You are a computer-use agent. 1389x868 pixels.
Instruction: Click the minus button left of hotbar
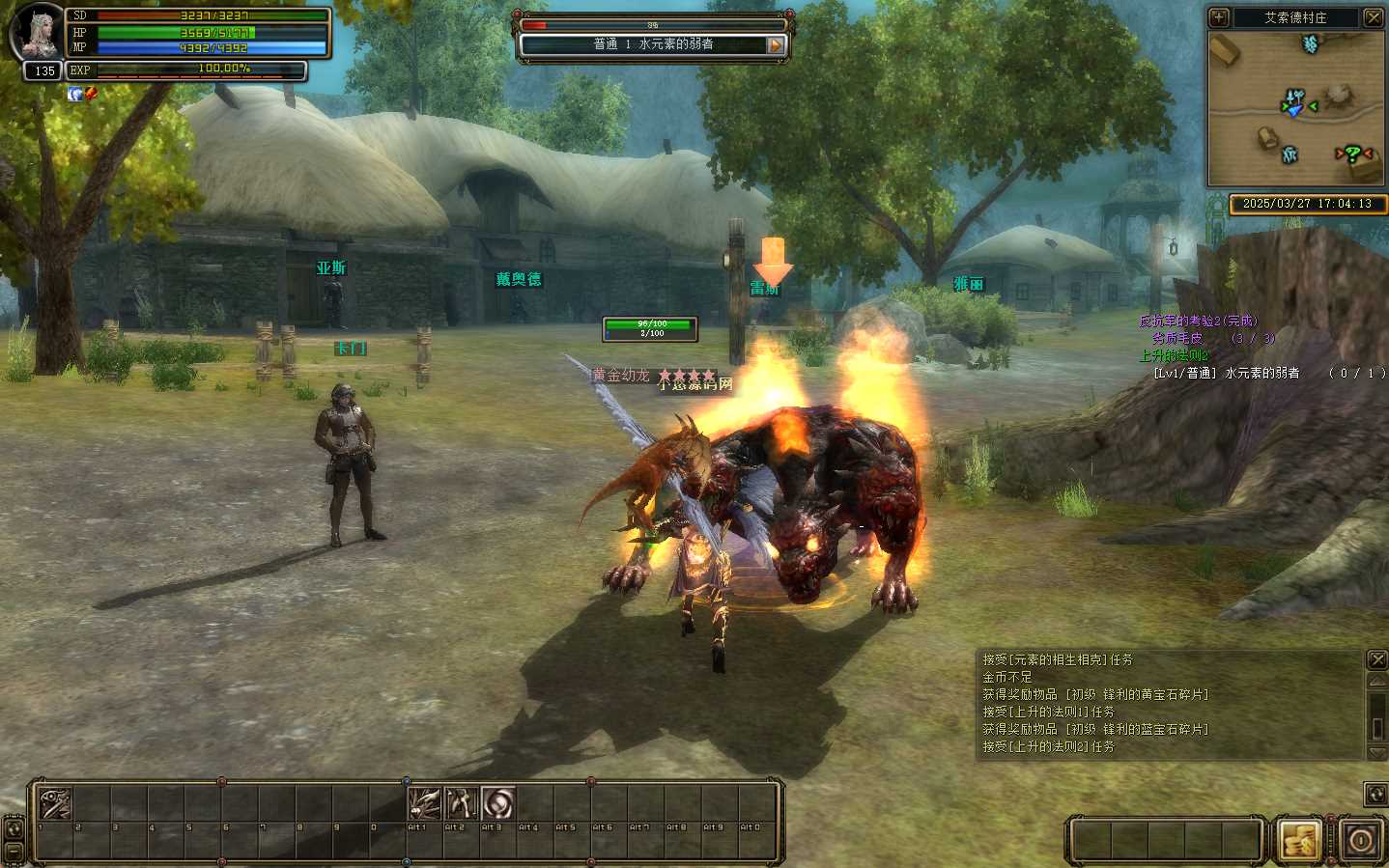[14, 852]
